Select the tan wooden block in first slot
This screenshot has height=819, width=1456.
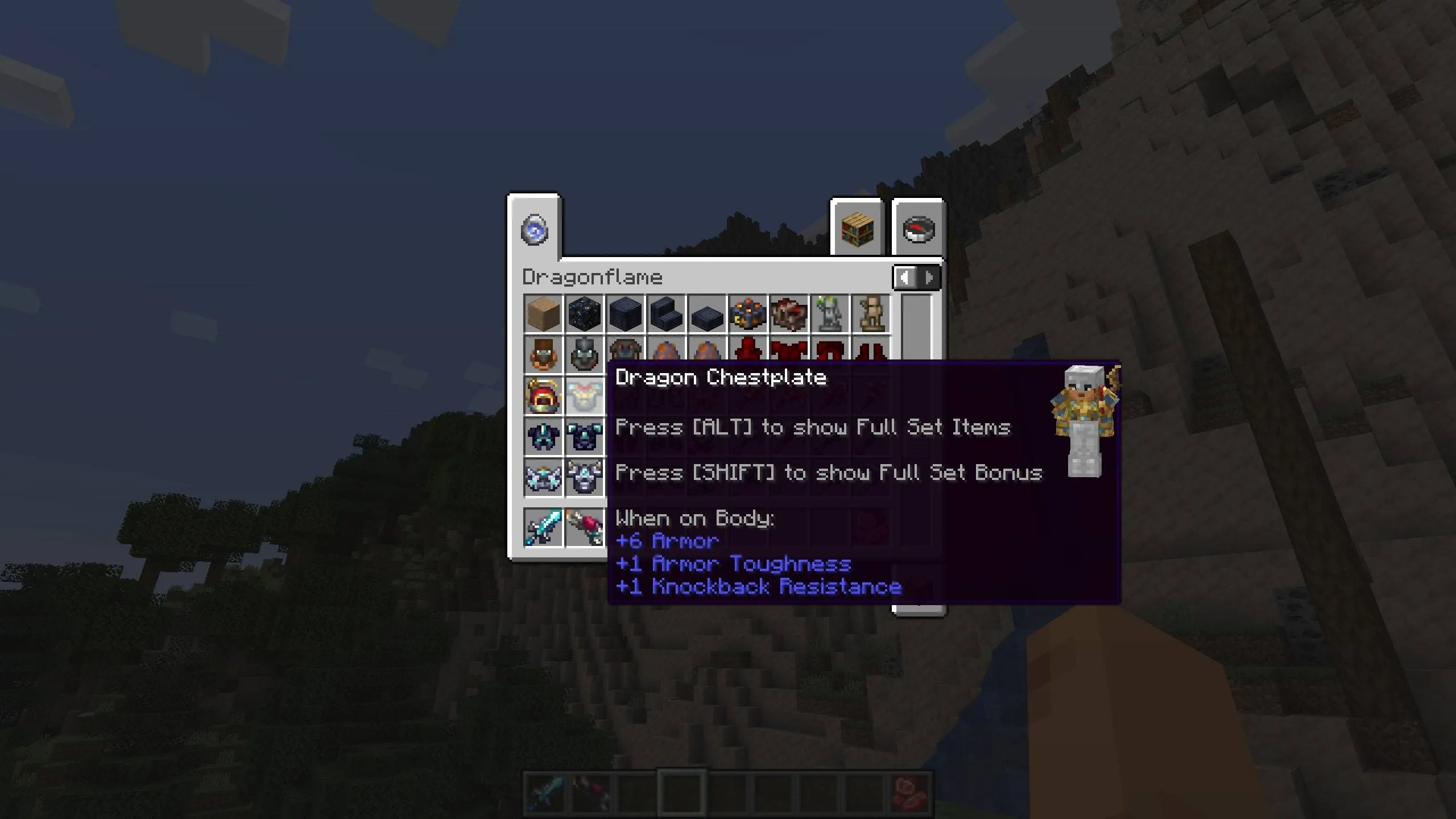pos(543,314)
